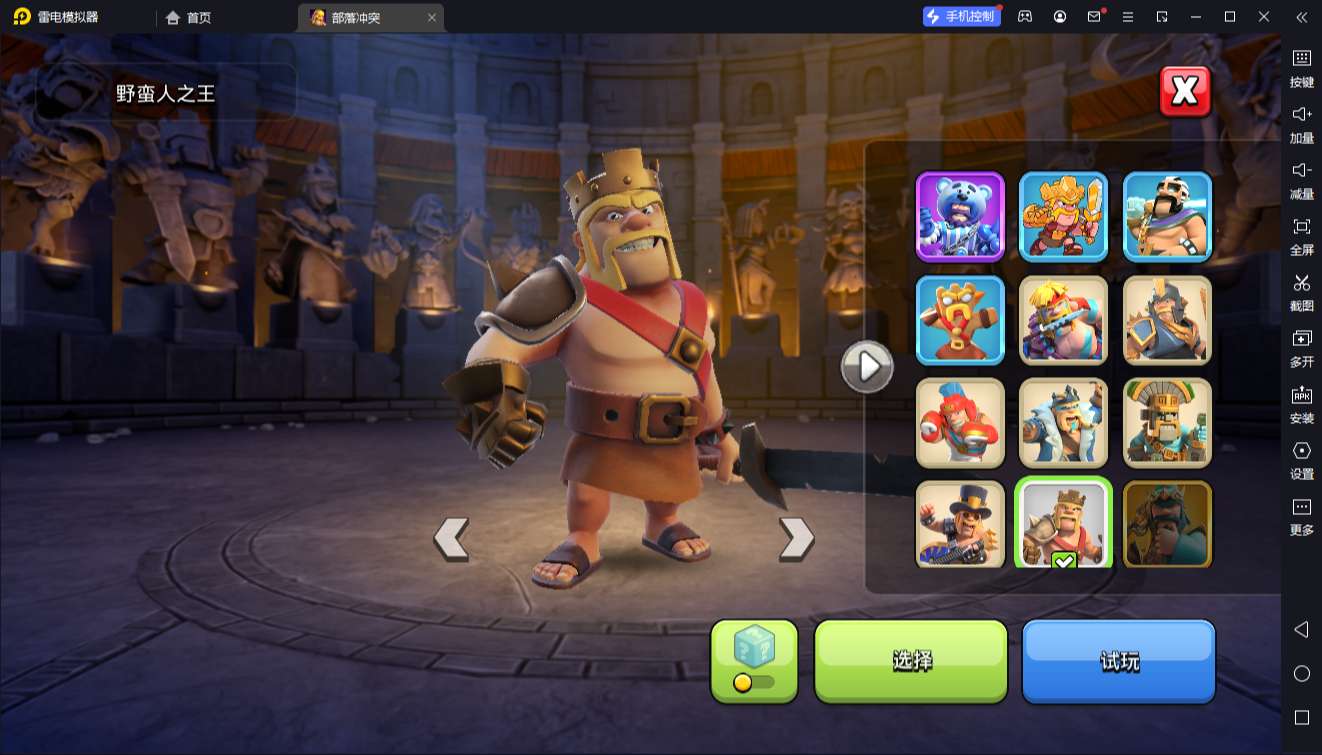This screenshot has width=1322, height=755.
Task: Rotate the Barbarian King right
Action: click(796, 539)
